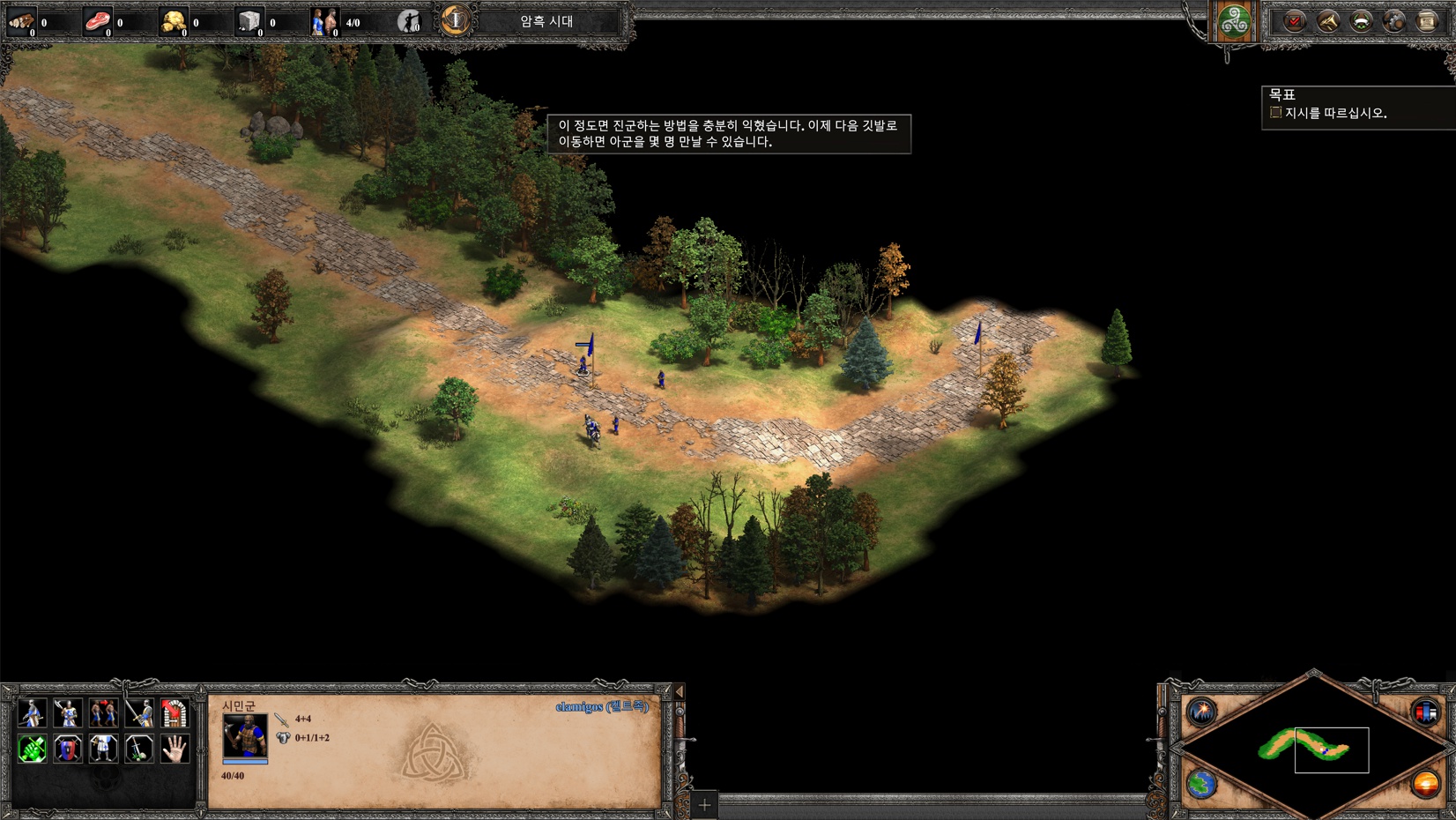Click the Dark Age round emblem
The width and height of the screenshot is (1456, 820).
(x=456, y=20)
